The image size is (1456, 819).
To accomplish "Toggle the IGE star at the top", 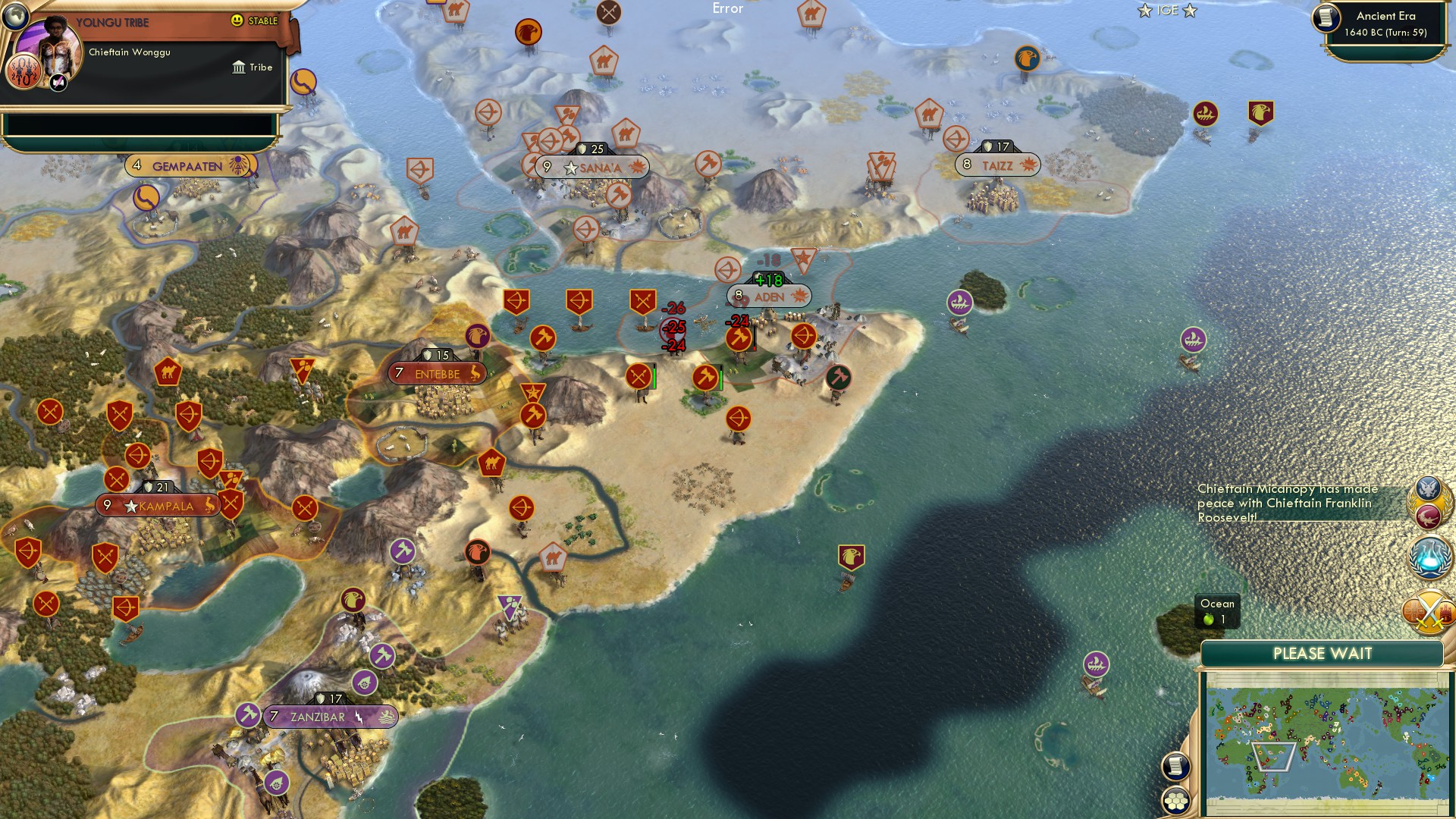I will (1166, 11).
